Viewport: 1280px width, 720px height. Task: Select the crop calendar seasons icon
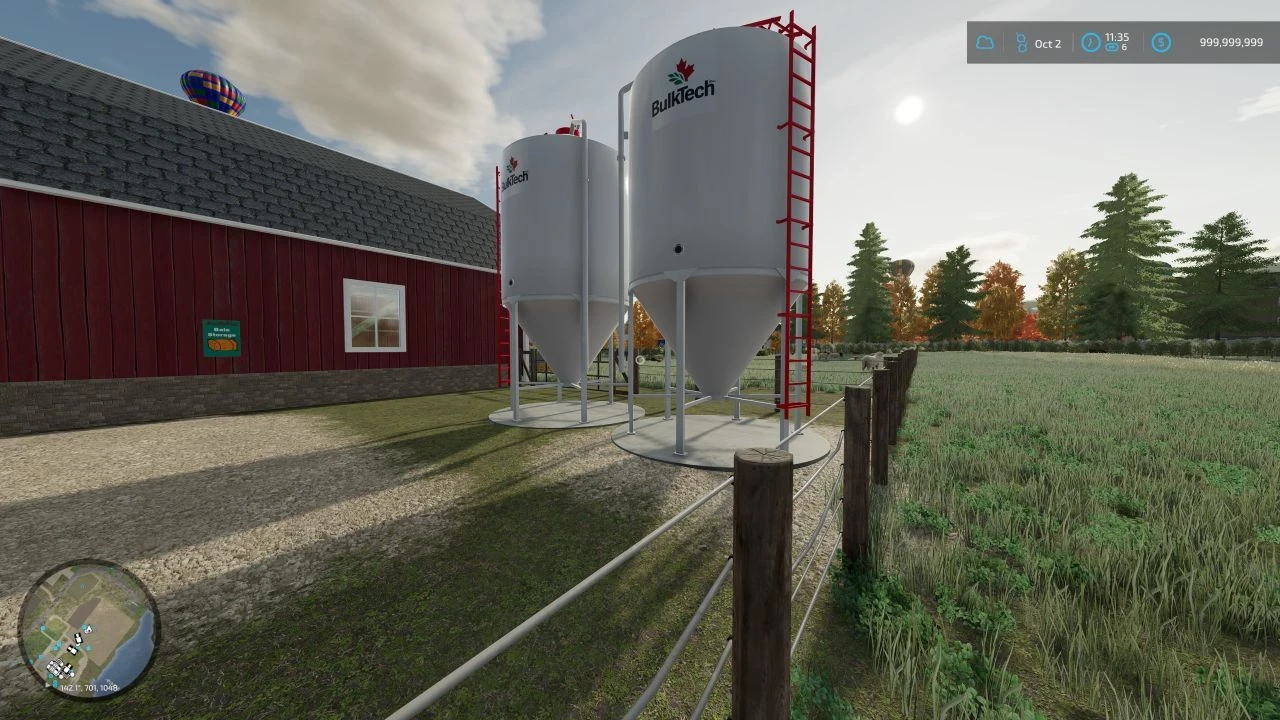point(1022,41)
